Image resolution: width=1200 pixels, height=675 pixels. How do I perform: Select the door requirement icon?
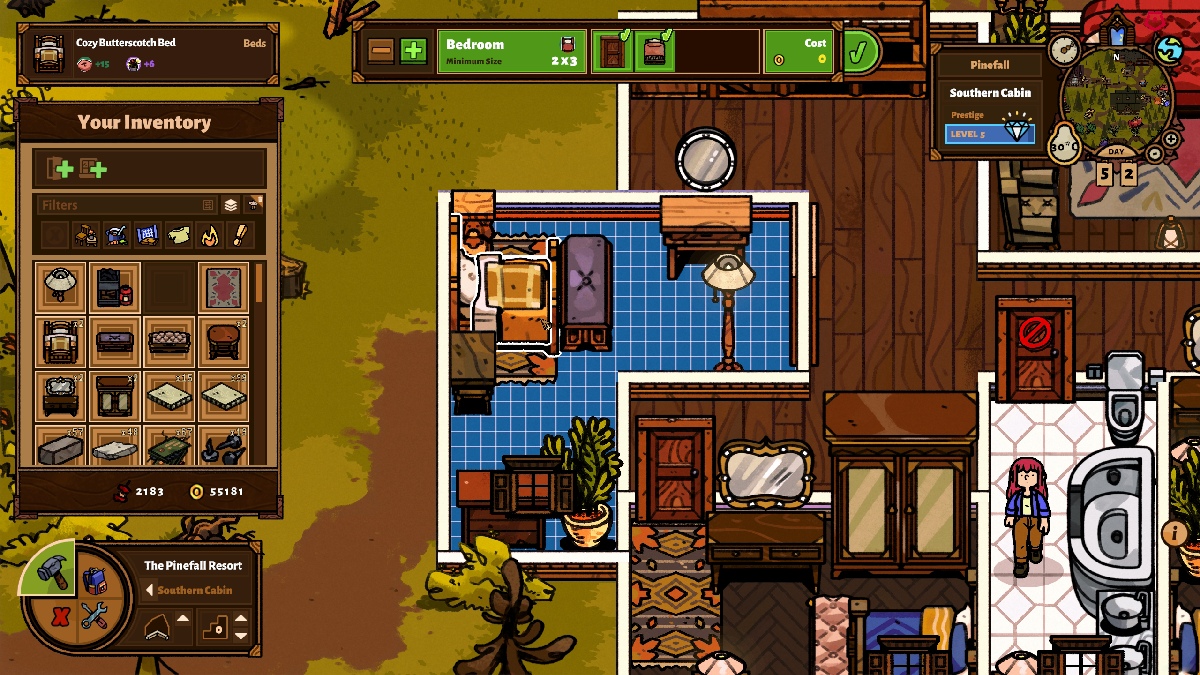(x=612, y=51)
